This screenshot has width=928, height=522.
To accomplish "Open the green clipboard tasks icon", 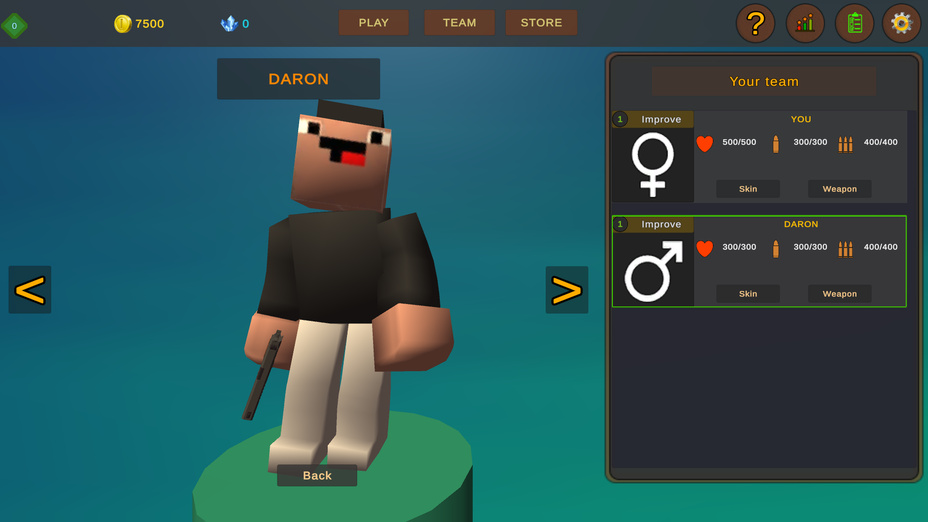I will coord(854,23).
